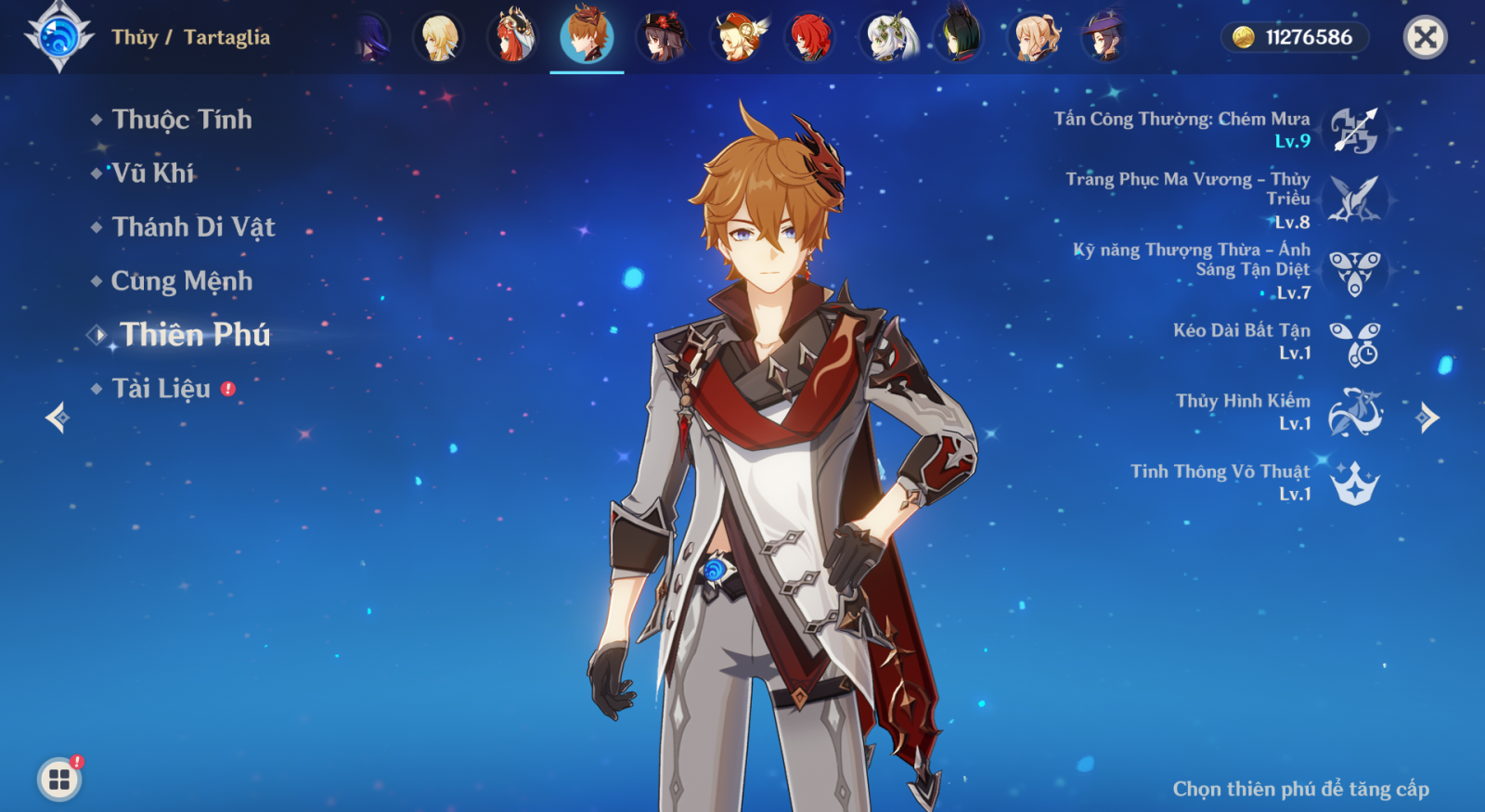
Task: Open the Thuộc Tính menu entry
Action: (181, 120)
